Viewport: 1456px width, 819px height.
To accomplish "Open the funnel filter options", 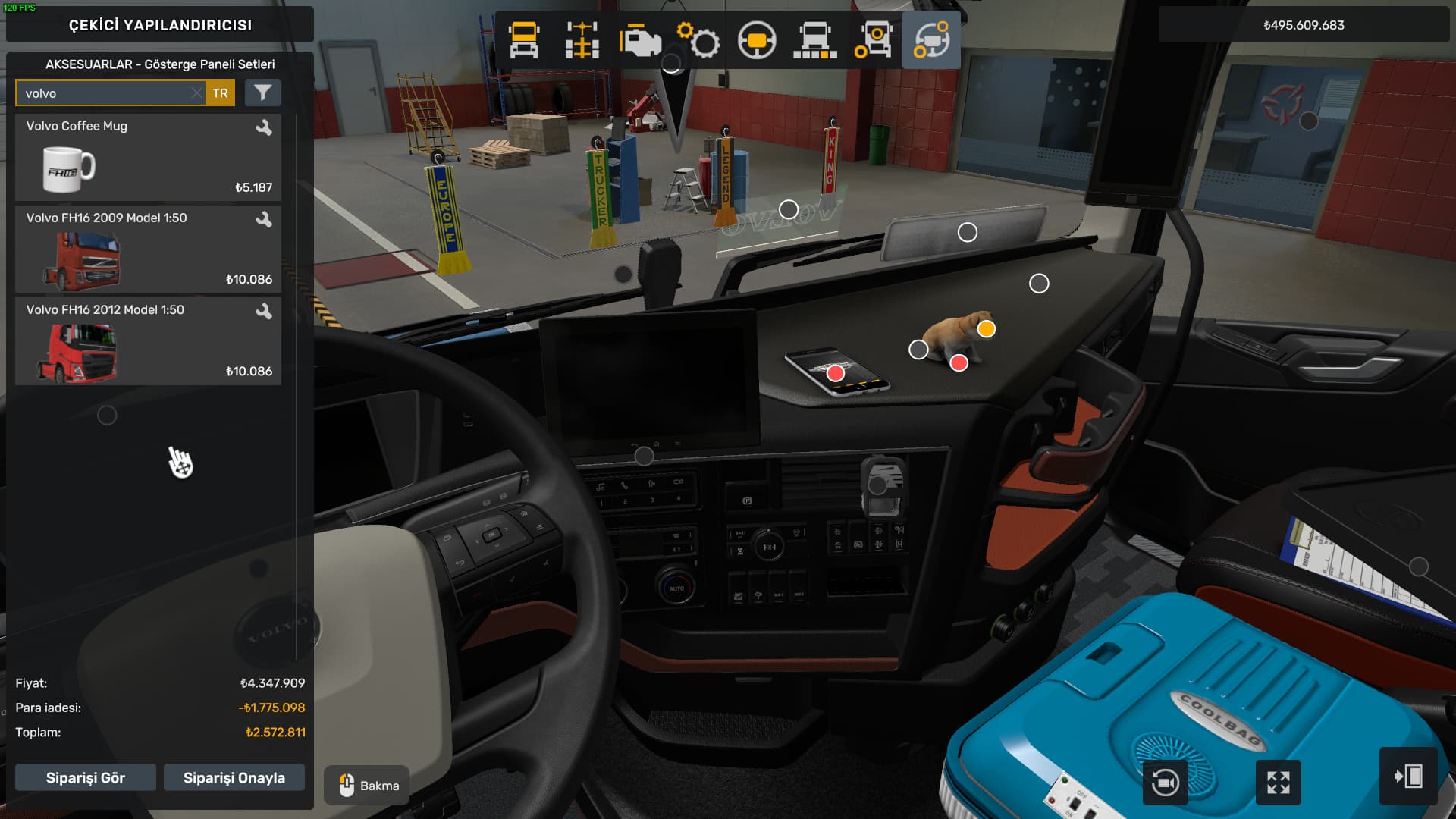I will [x=262, y=93].
